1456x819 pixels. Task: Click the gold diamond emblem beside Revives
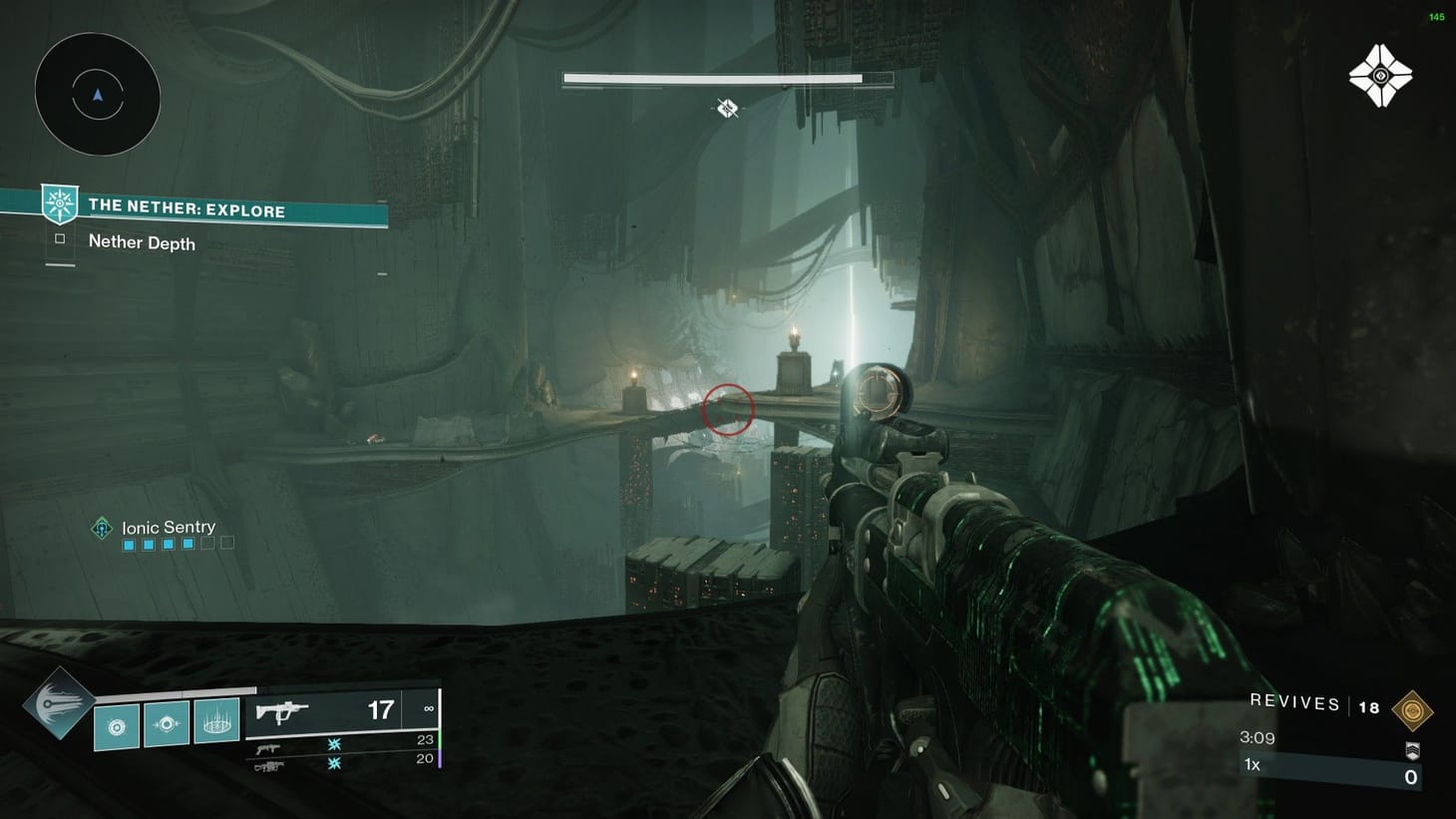(1413, 710)
